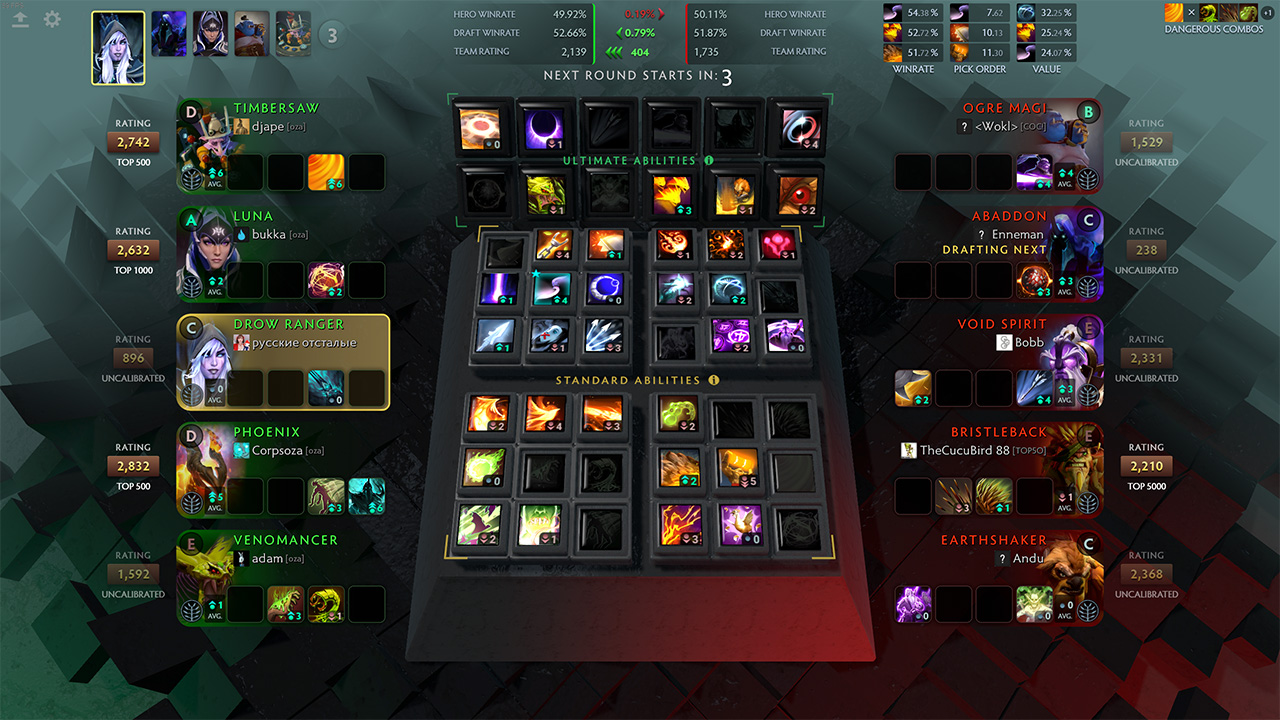Screen dimensions: 1280x720
Task: Show the Ultimate Abilities info tooltip
Action: coord(708,160)
